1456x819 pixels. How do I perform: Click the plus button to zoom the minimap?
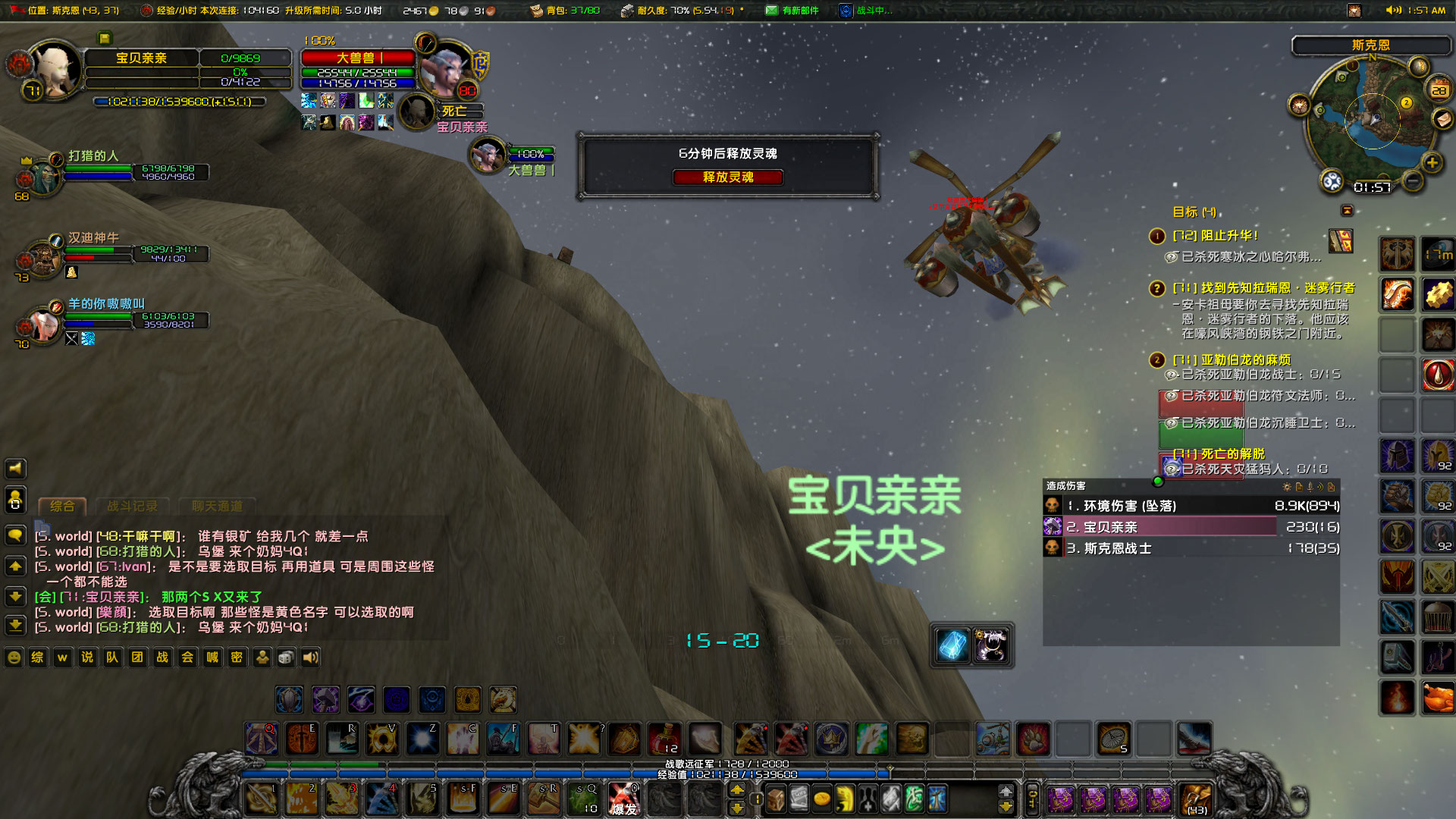click(1432, 162)
